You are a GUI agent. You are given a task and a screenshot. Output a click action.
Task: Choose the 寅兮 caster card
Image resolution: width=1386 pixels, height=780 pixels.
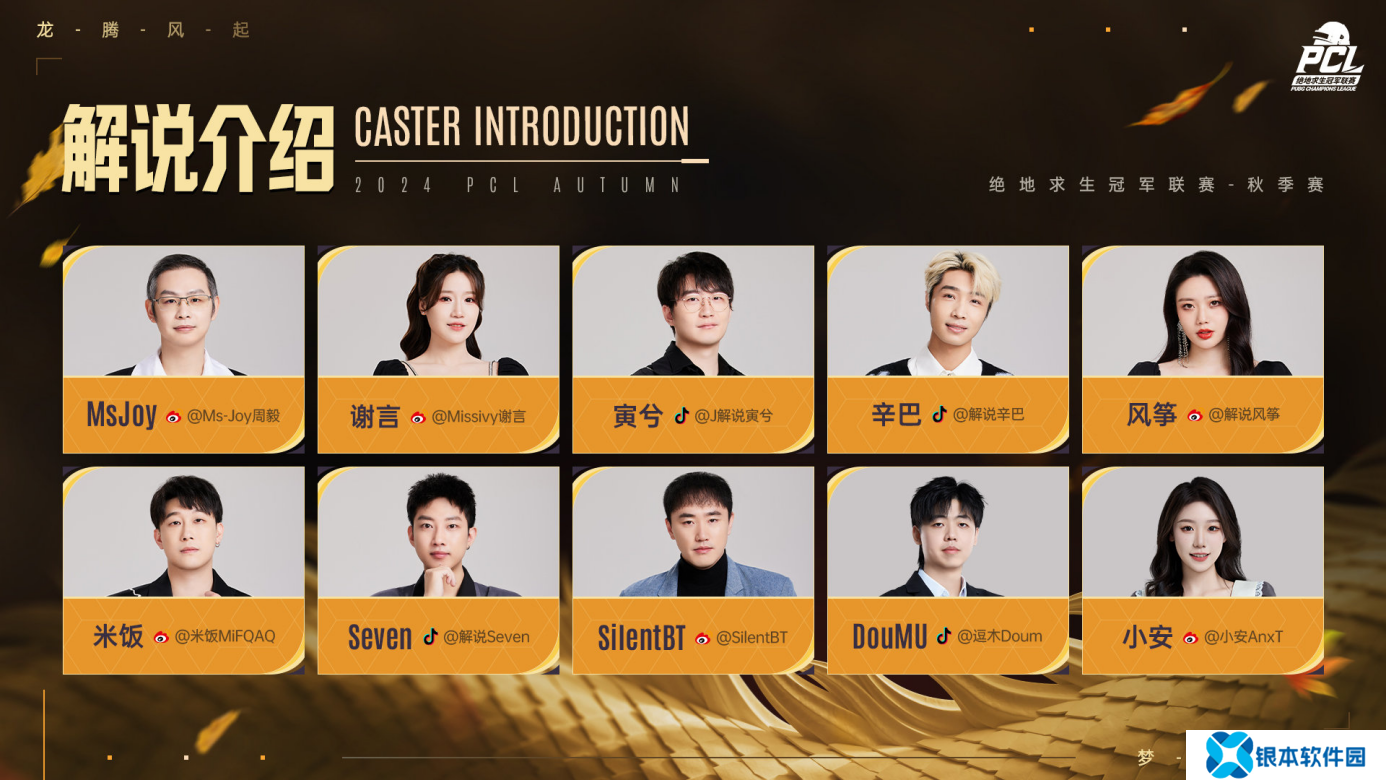coord(693,349)
